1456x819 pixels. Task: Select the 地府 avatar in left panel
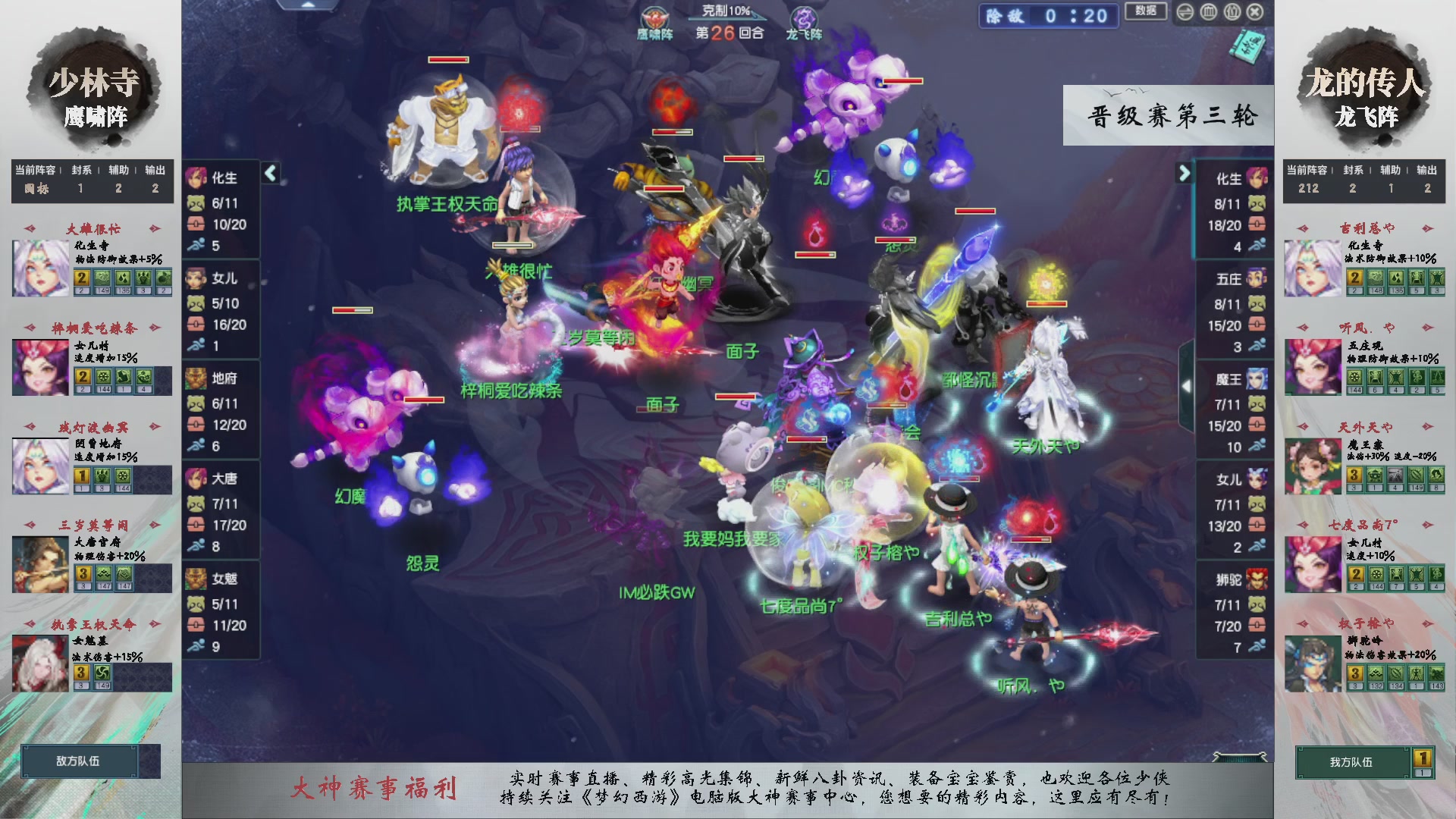(196, 379)
